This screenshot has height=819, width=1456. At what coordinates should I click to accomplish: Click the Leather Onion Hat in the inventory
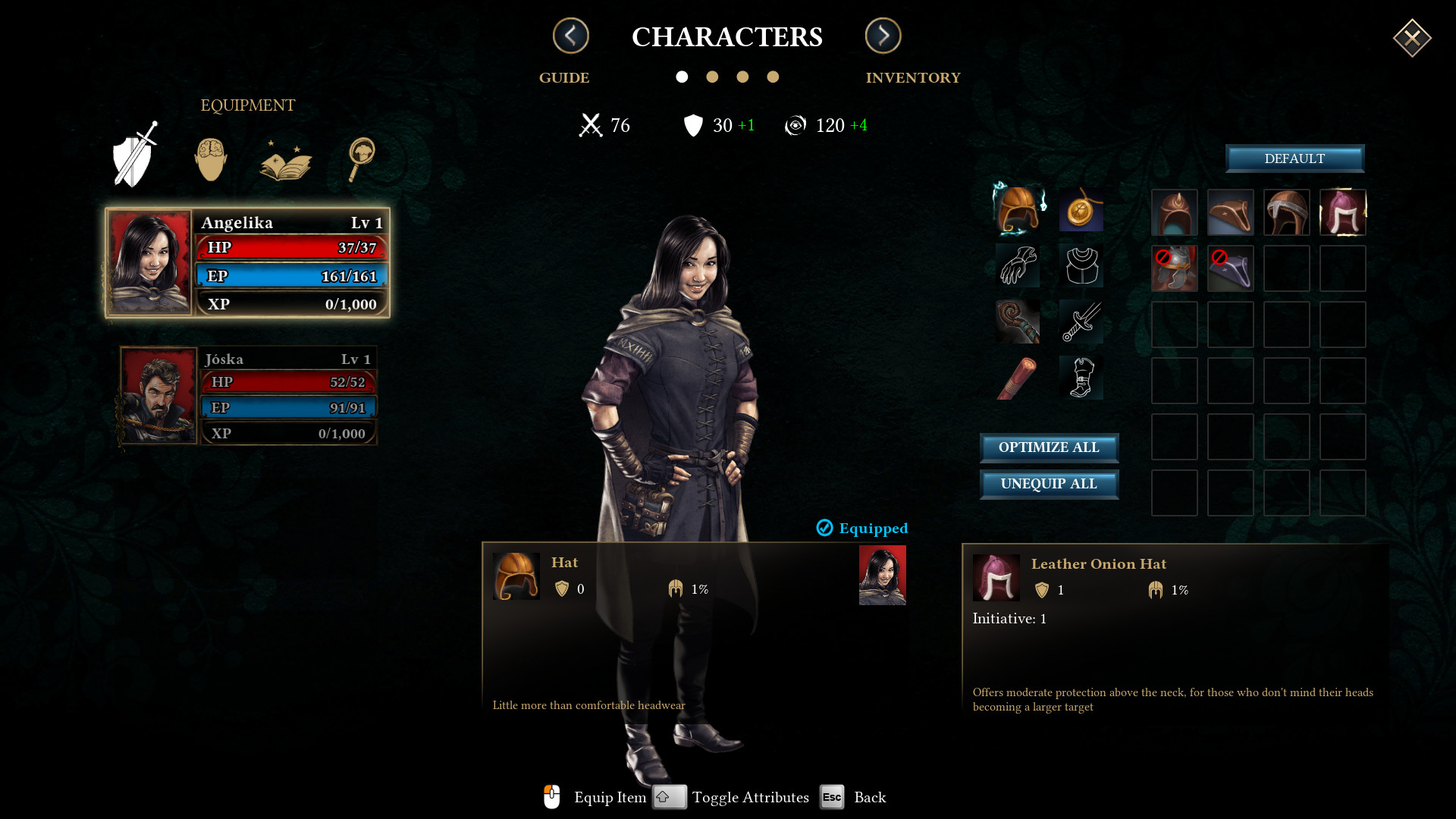coord(1342,213)
